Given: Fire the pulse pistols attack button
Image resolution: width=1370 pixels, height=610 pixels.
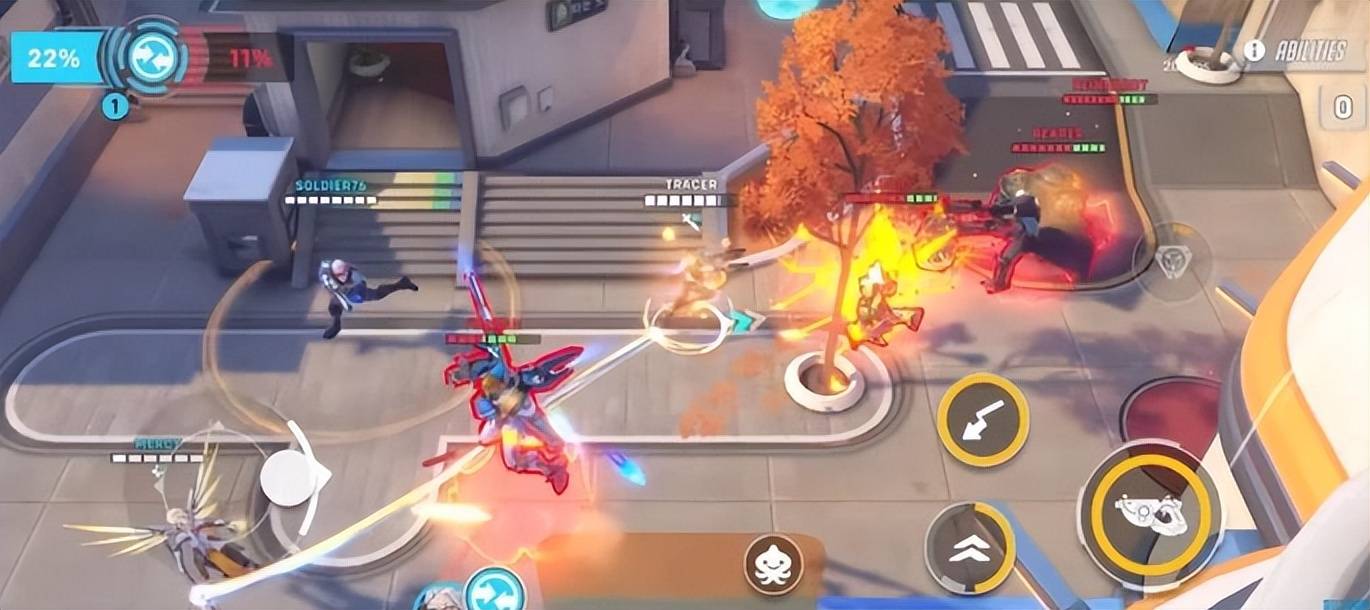Looking at the screenshot, I should pos(1149,513).
